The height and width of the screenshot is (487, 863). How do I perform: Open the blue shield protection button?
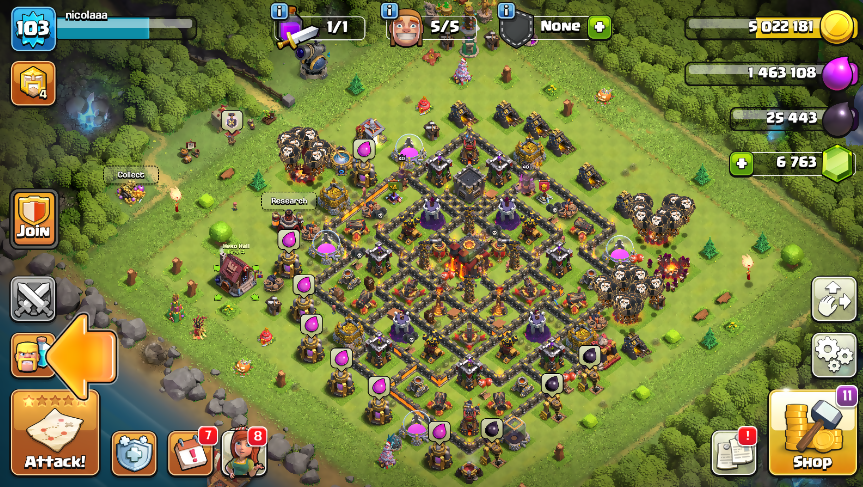[133, 453]
